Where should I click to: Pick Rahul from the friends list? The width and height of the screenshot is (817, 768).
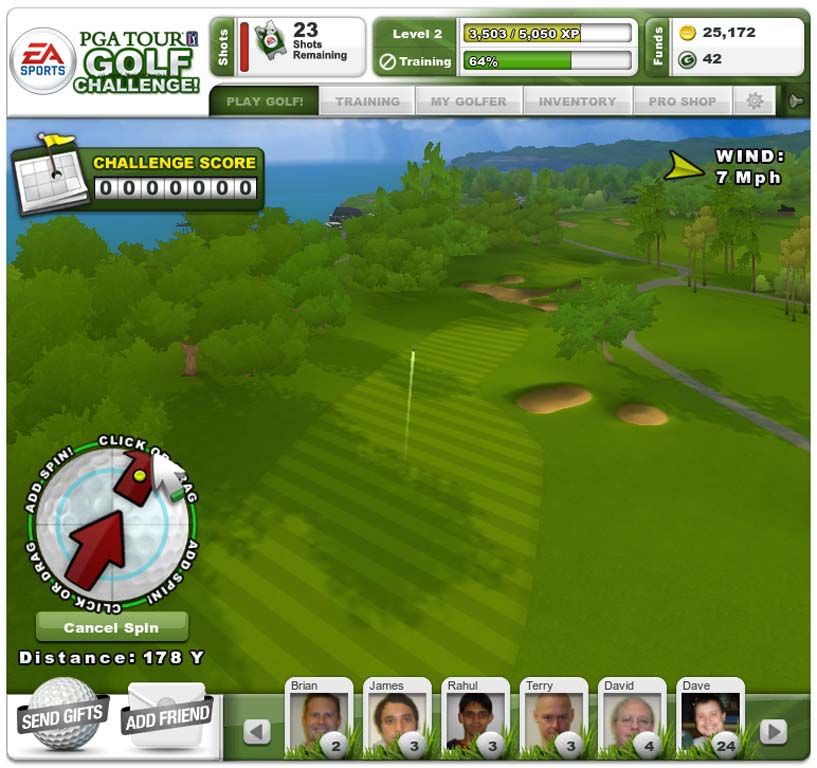tap(475, 719)
